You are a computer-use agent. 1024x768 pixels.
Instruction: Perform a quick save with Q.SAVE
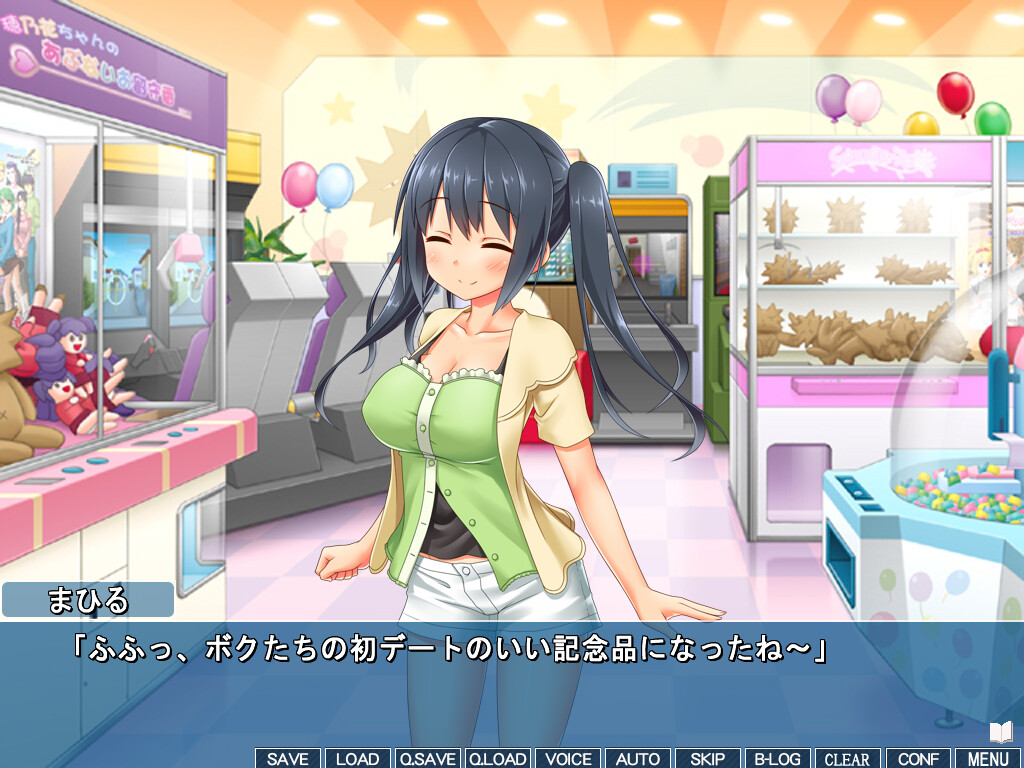click(x=427, y=759)
